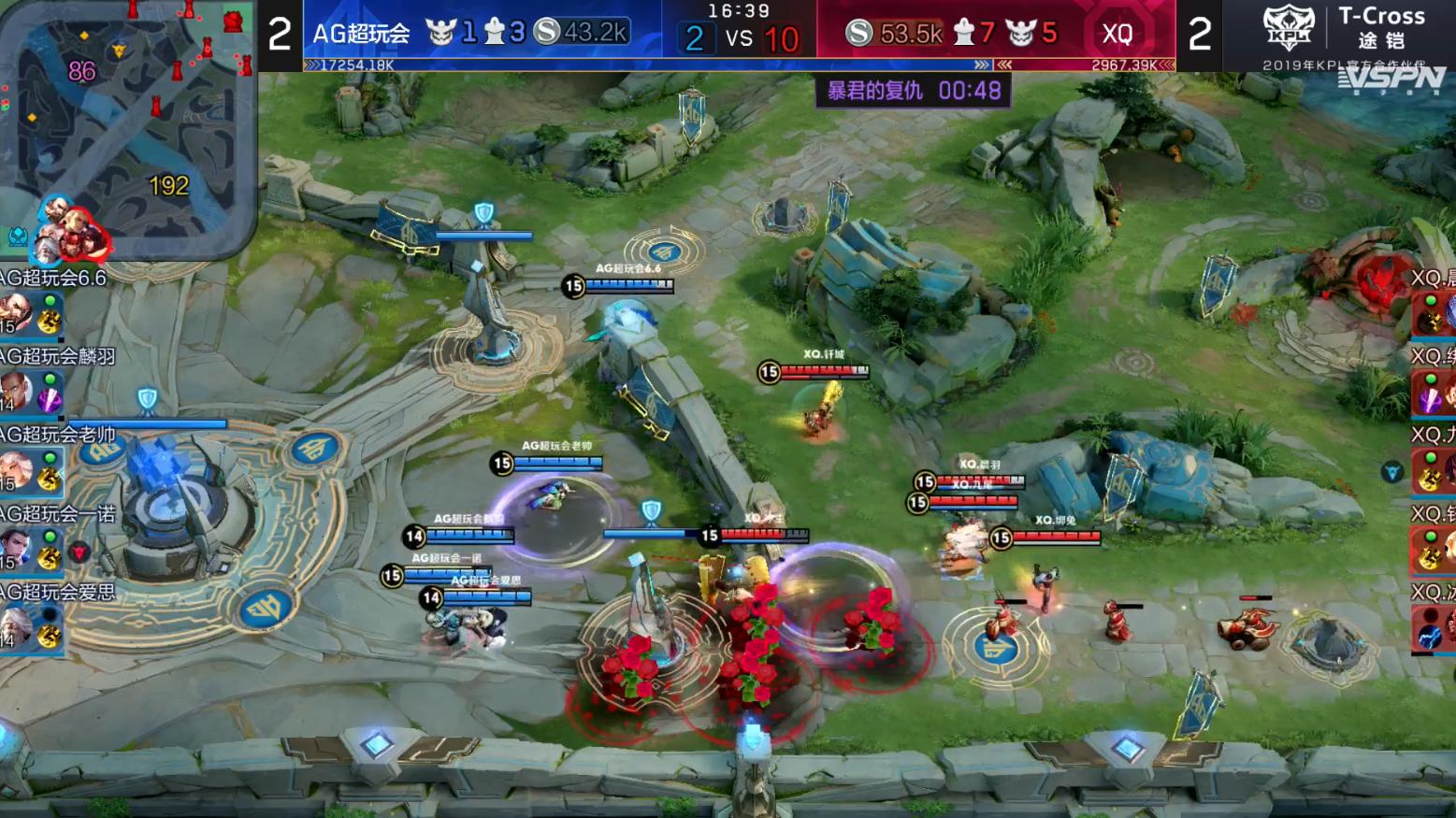1456x818 pixels.
Task: Choose AG超玩会老帅 hero portrait
Action: (x=15, y=469)
